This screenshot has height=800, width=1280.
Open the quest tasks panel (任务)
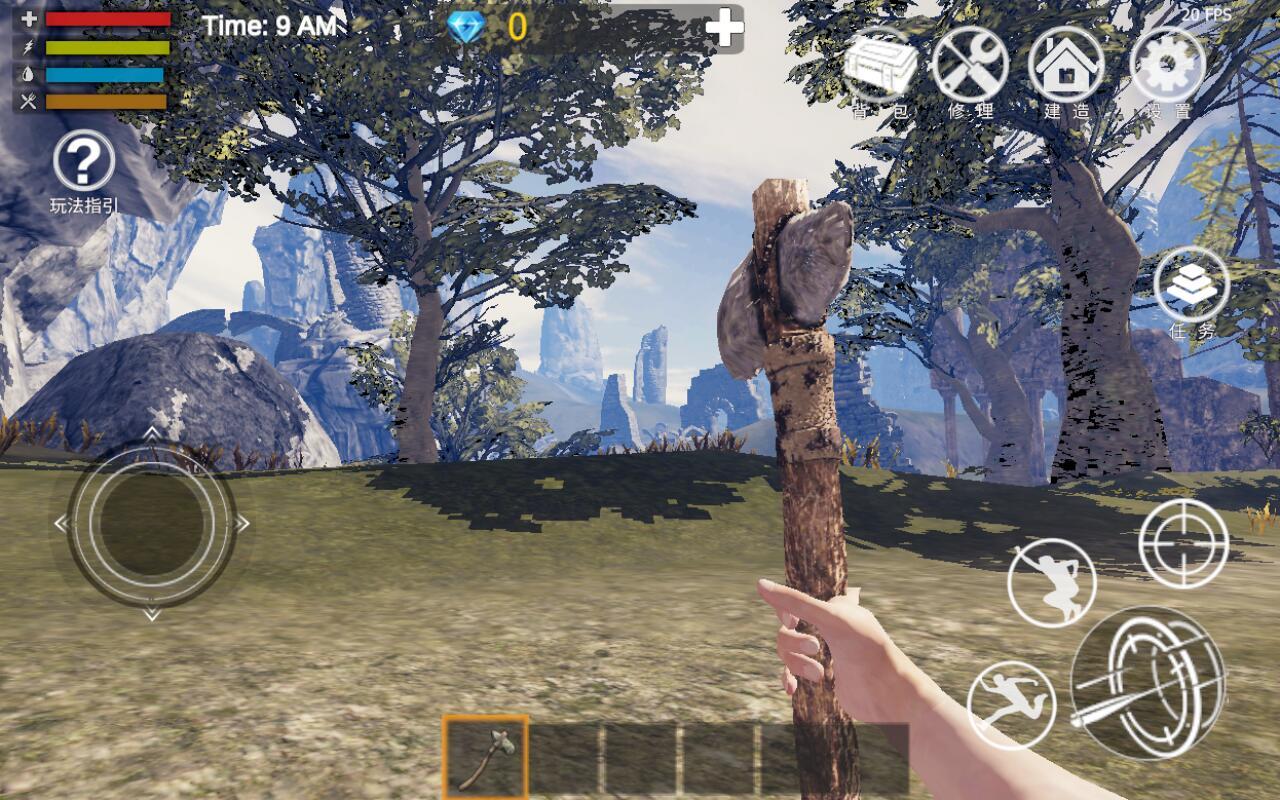click(x=1191, y=286)
